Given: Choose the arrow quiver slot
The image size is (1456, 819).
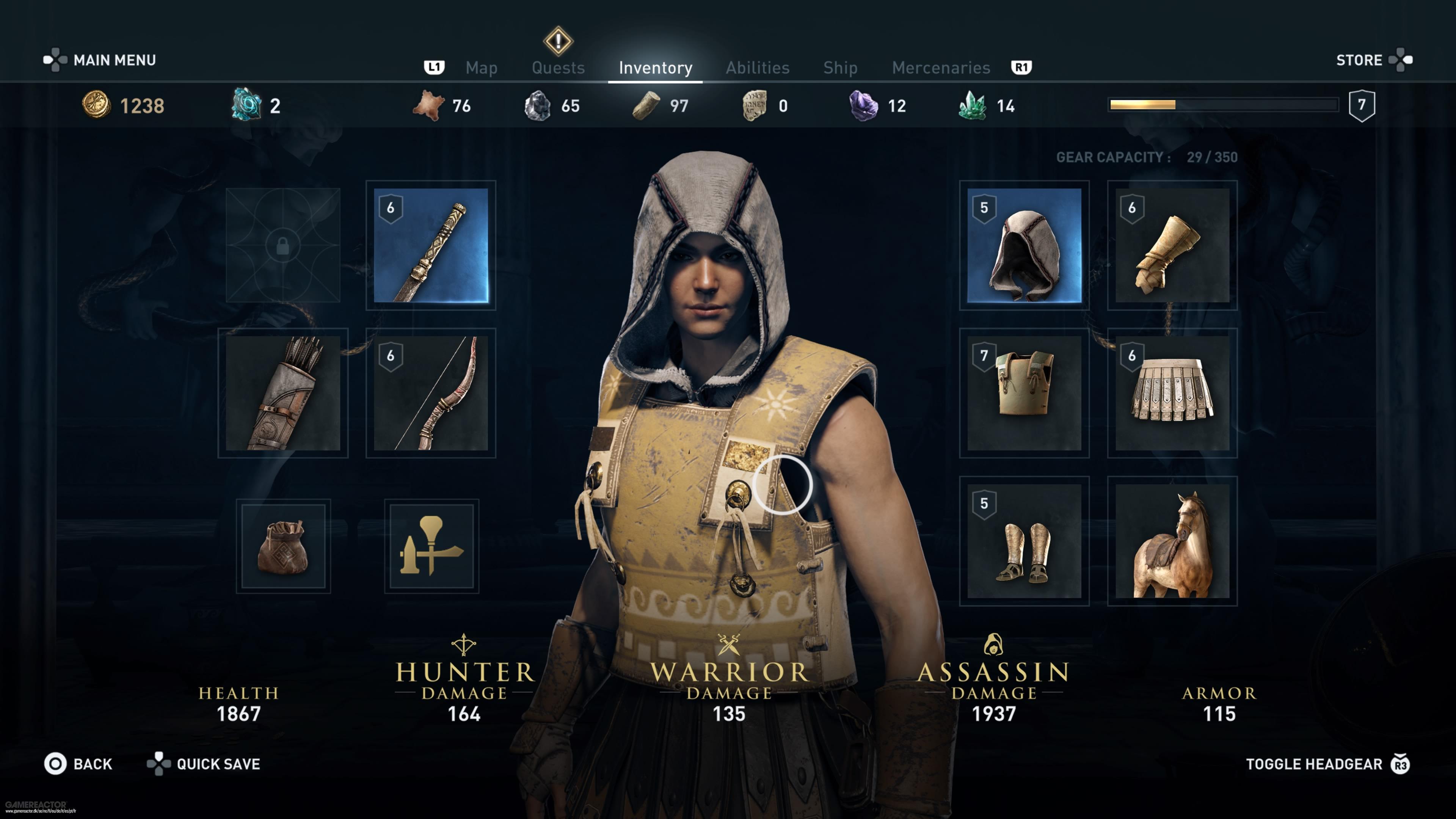Looking at the screenshot, I should pos(282,393).
